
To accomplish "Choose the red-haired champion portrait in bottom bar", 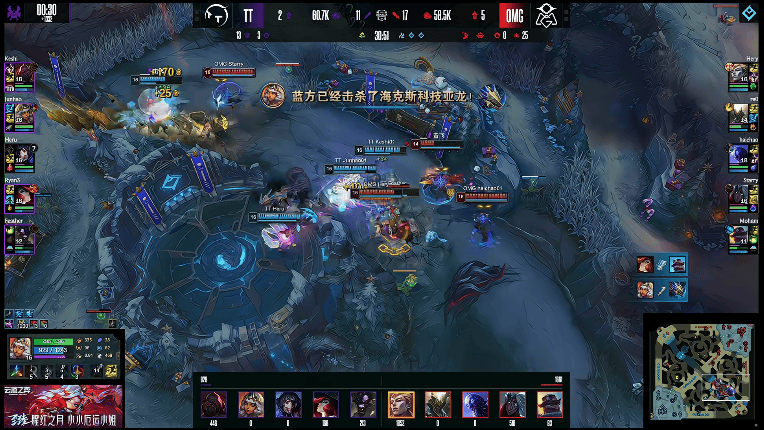I will click(325, 403).
